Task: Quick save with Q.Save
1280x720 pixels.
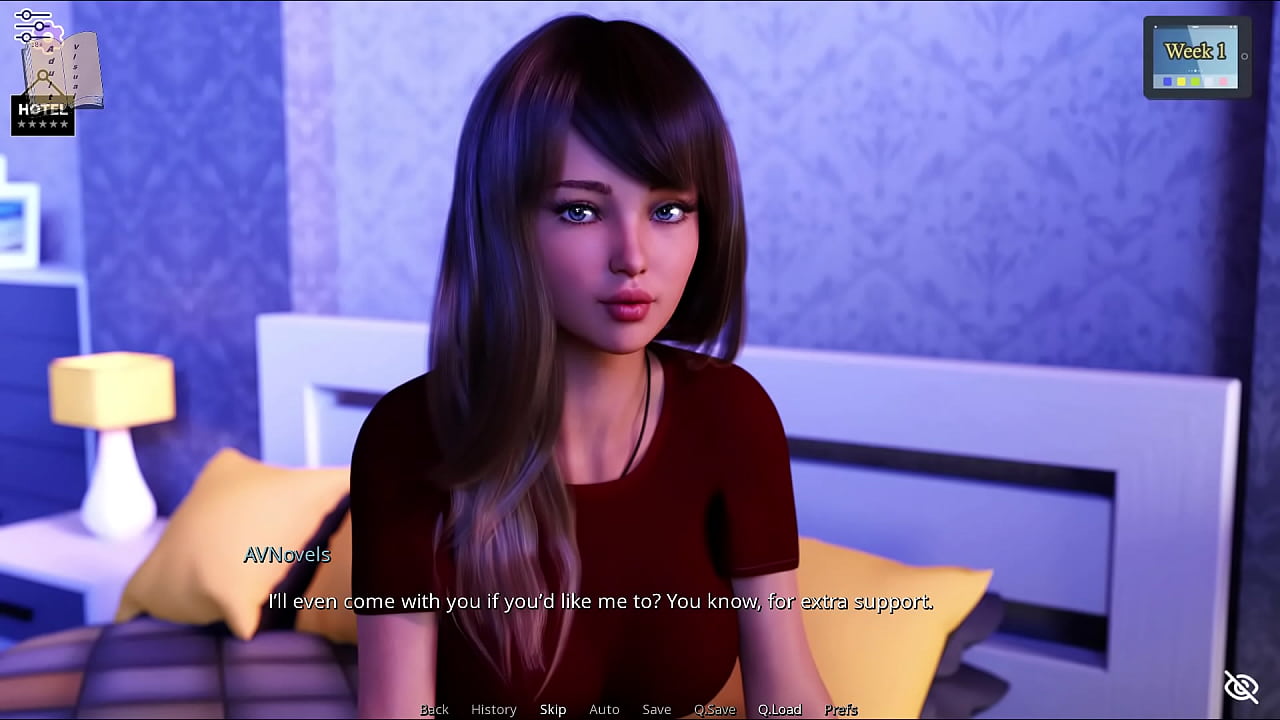Action: 714,709
